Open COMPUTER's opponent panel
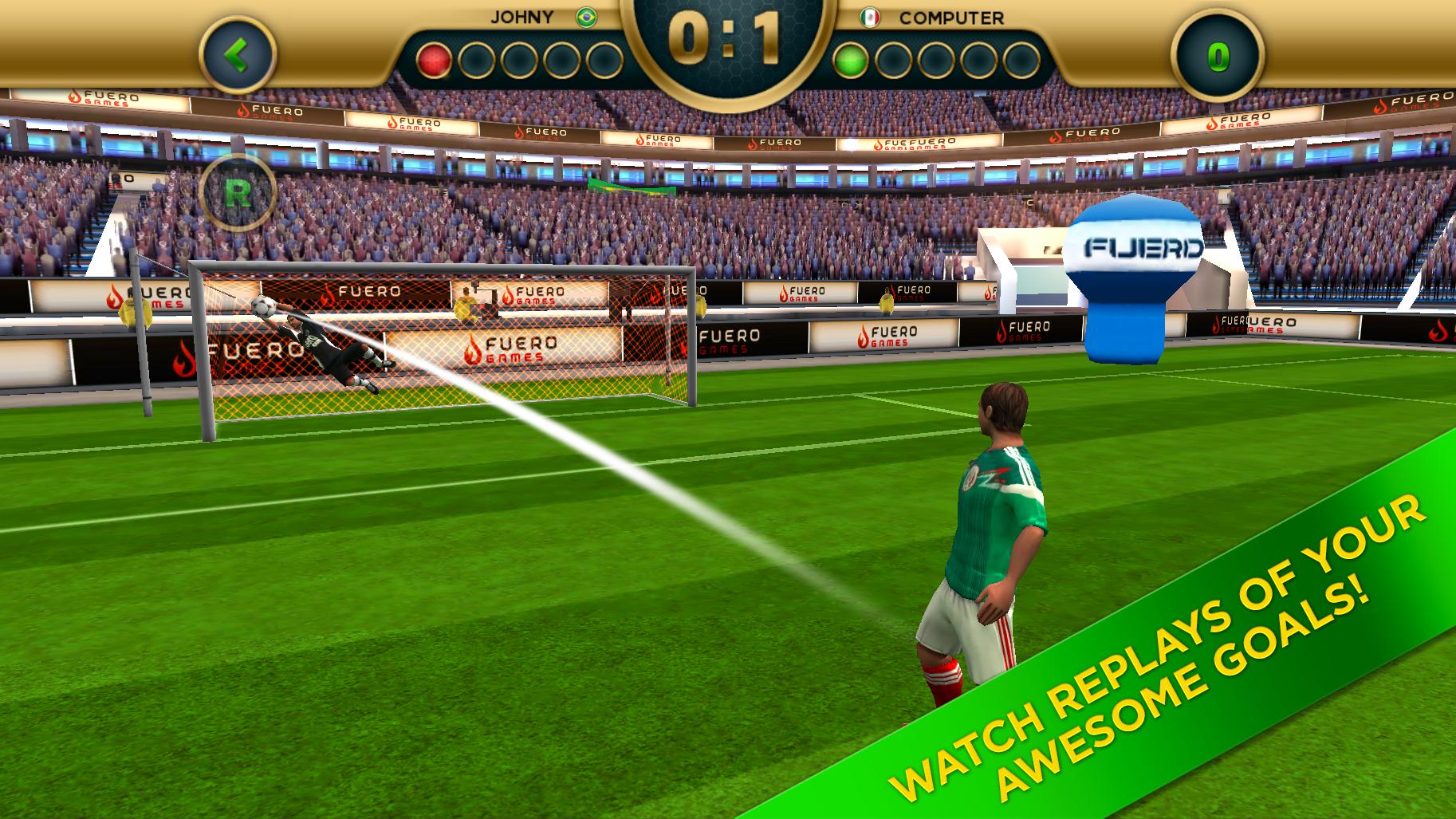 [950, 18]
